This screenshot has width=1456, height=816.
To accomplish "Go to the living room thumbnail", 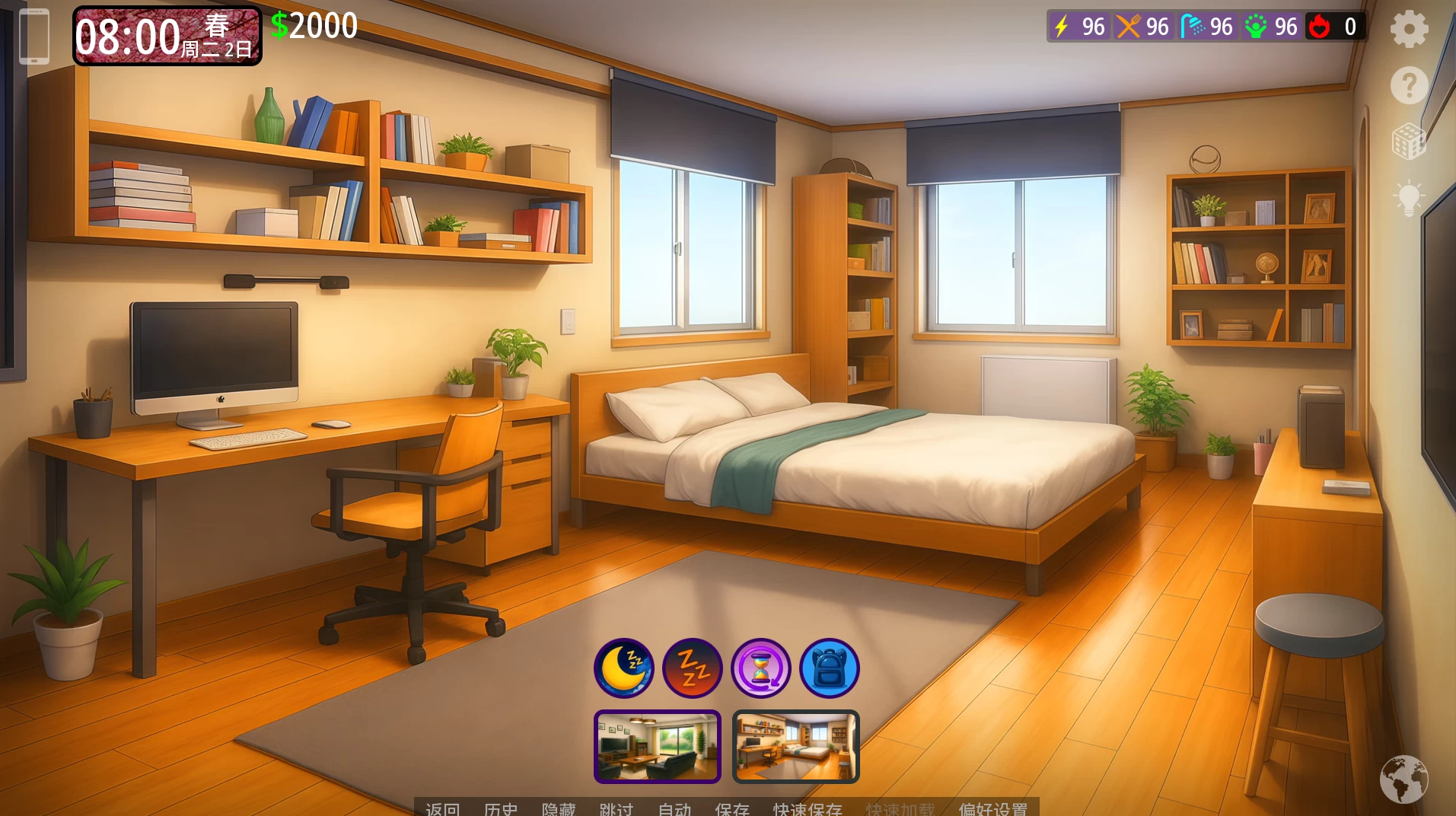I will coord(658,747).
